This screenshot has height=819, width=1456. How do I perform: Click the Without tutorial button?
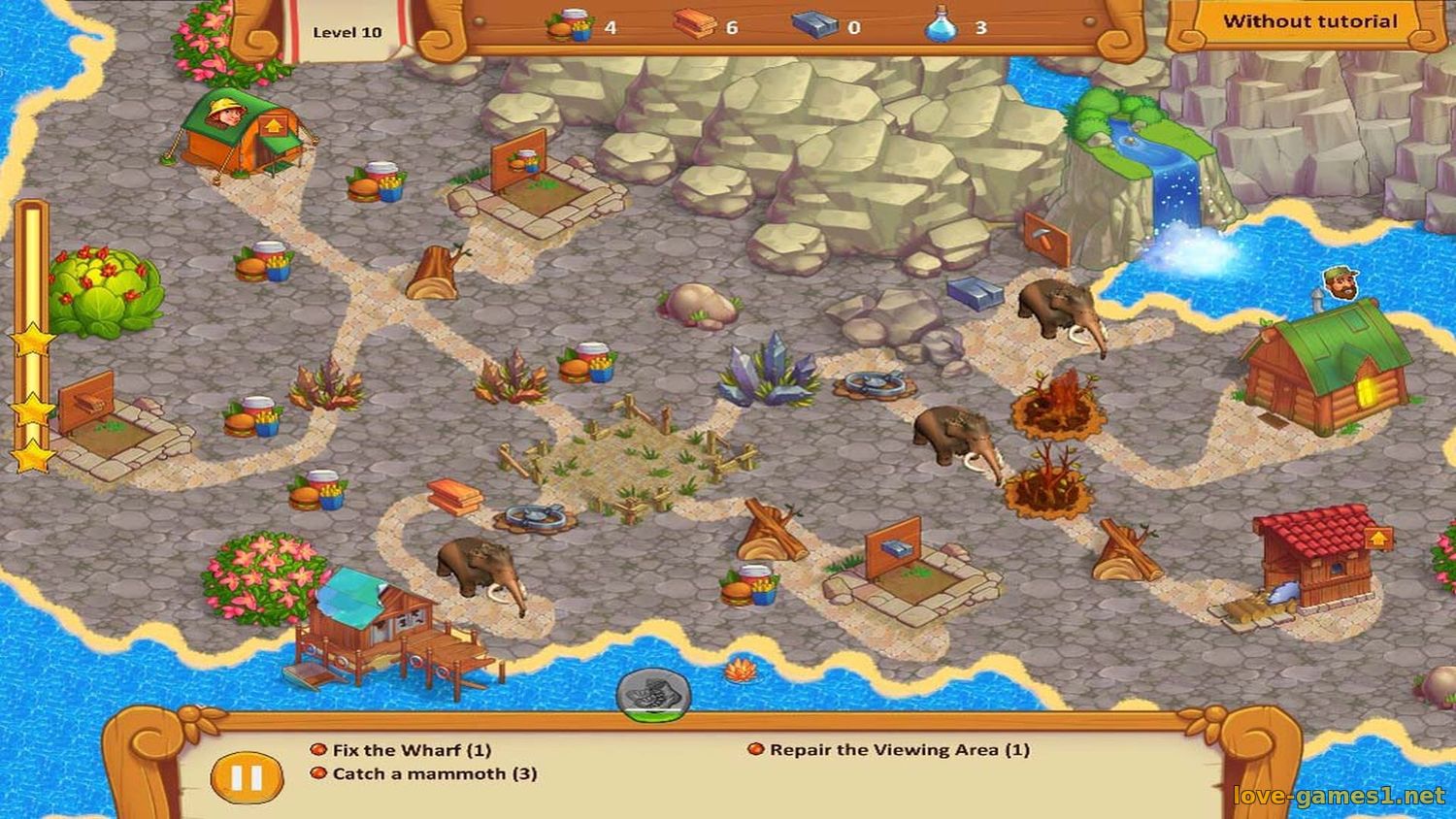(x=1309, y=22)
